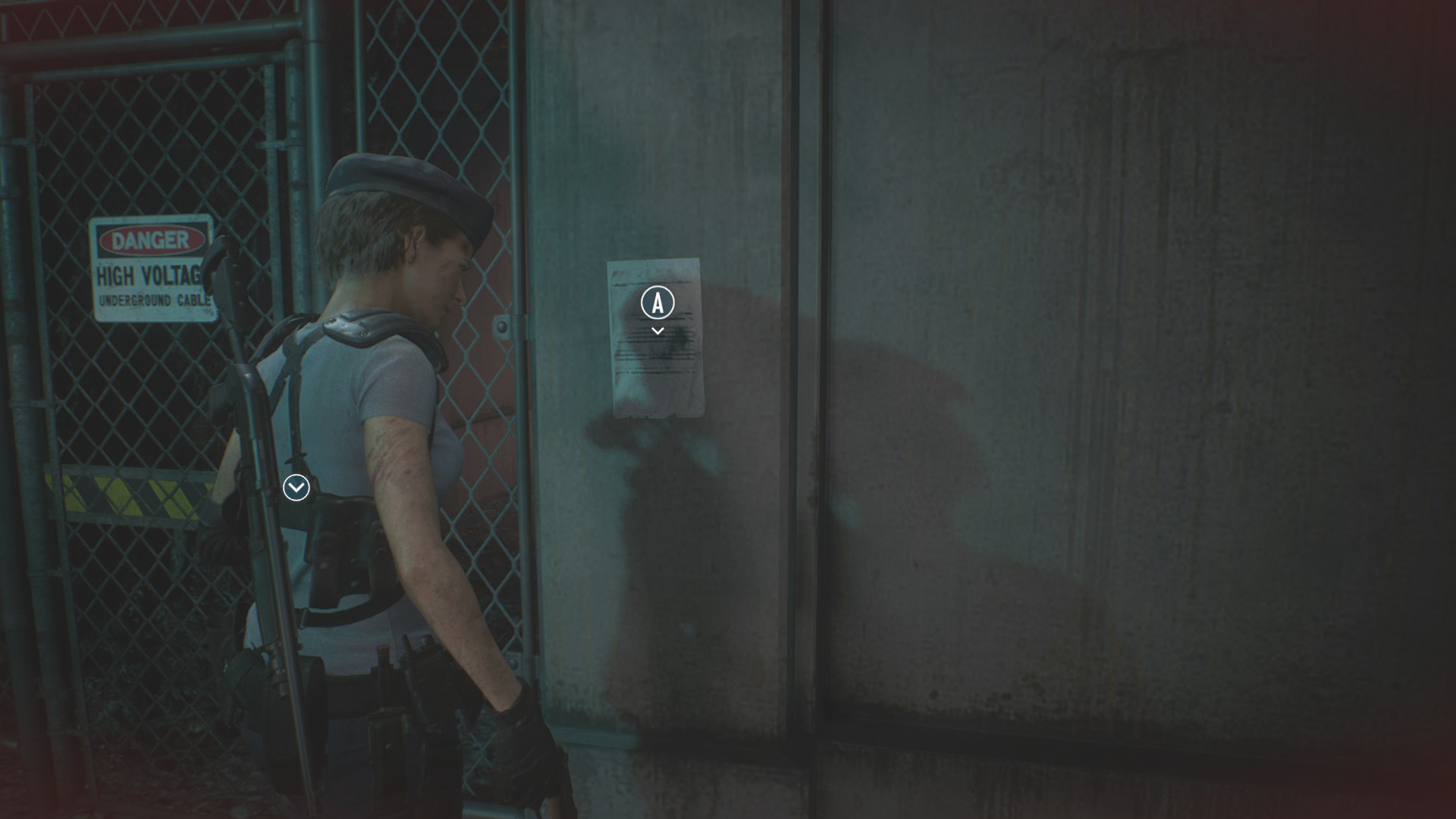This screenshot has width=1456, height=819.
Task: Select the circled chevron prompt near Jill's weapon
Action: (297, 488)
